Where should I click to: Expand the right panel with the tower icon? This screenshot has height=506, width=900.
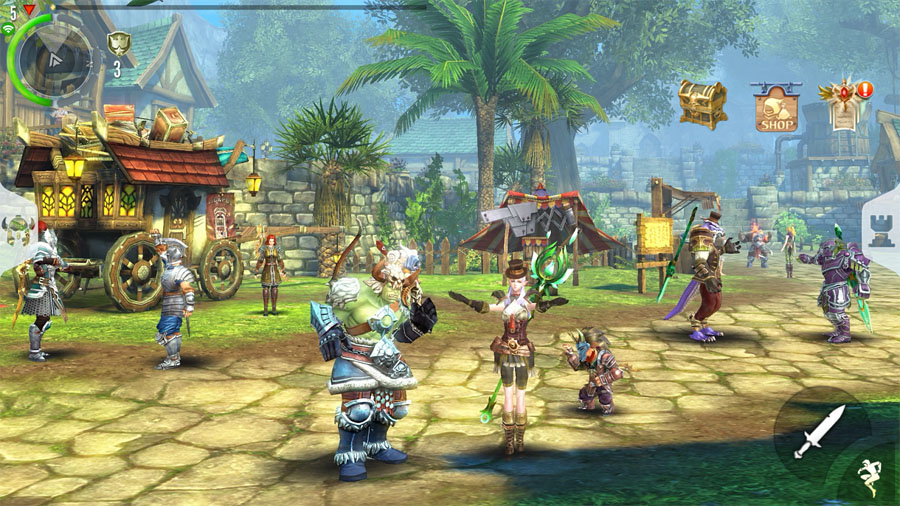pyautogui.click(x=880, y=231)
